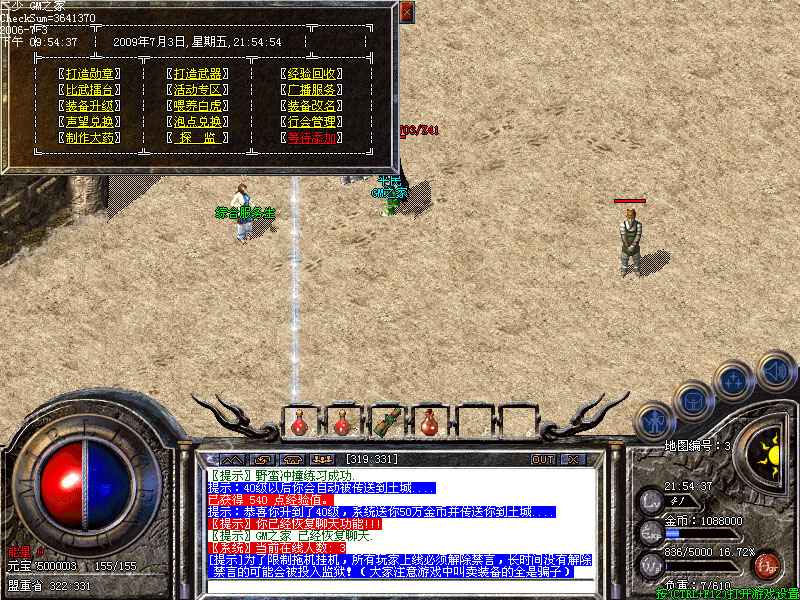Select 泡点兑换 point exchange
The image size is (800, 600).
pyautogui.click(x=197, y=122)
